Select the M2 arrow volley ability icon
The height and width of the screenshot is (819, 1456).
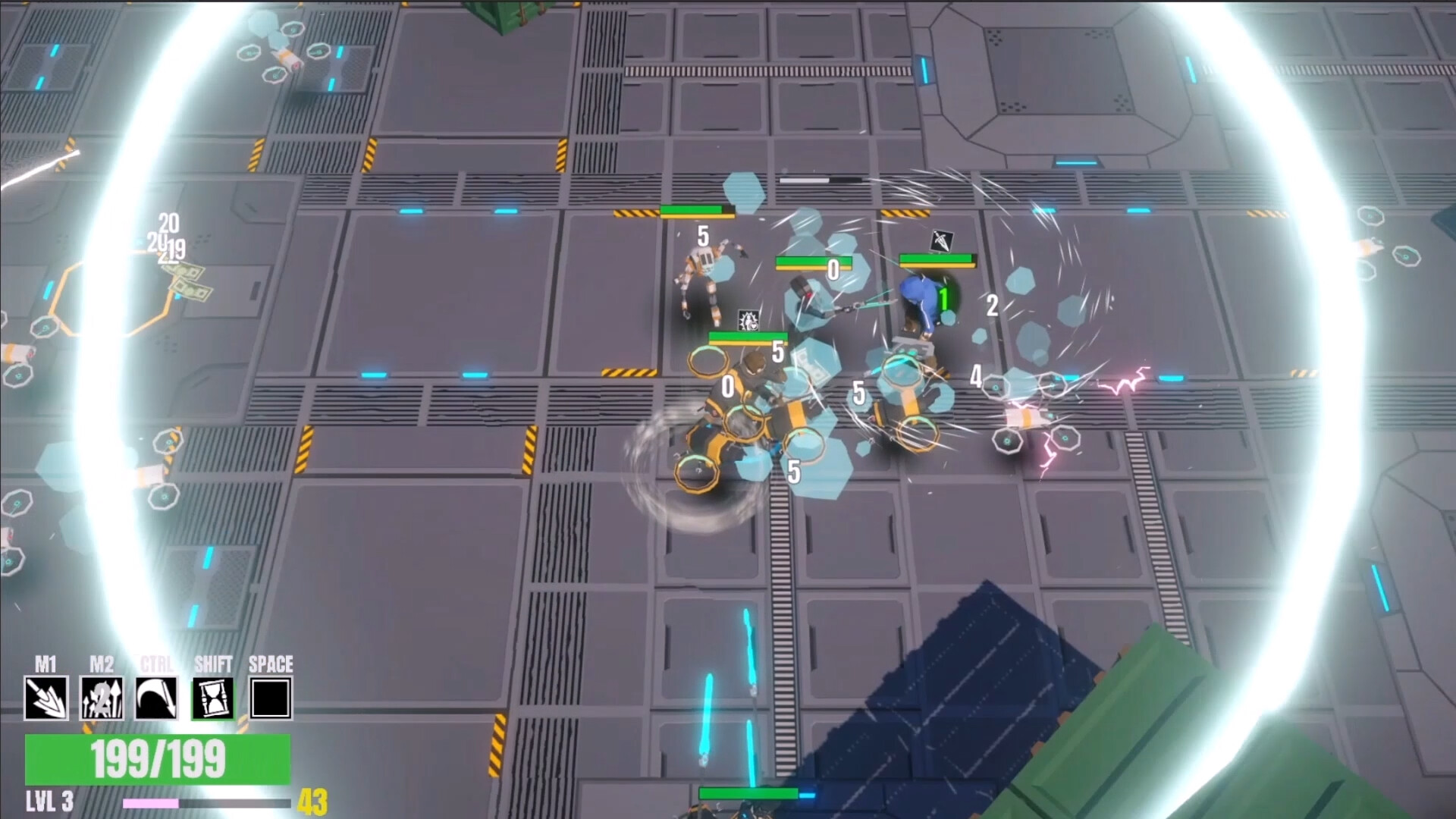coord(103,698)
